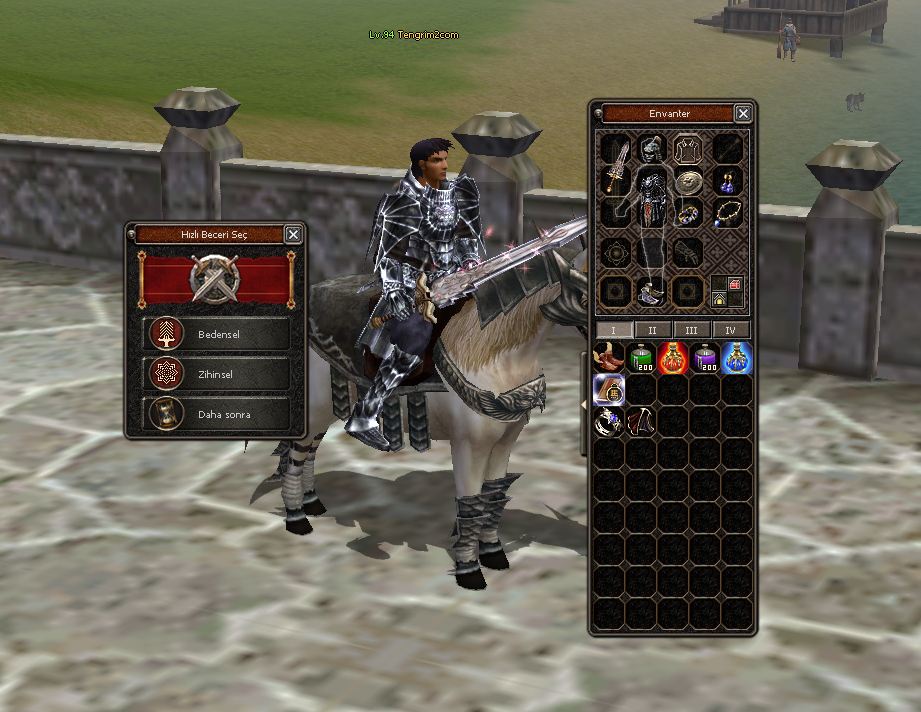Open inventory page III
Viewport: 921px width, 712px height.
(692, 330)
